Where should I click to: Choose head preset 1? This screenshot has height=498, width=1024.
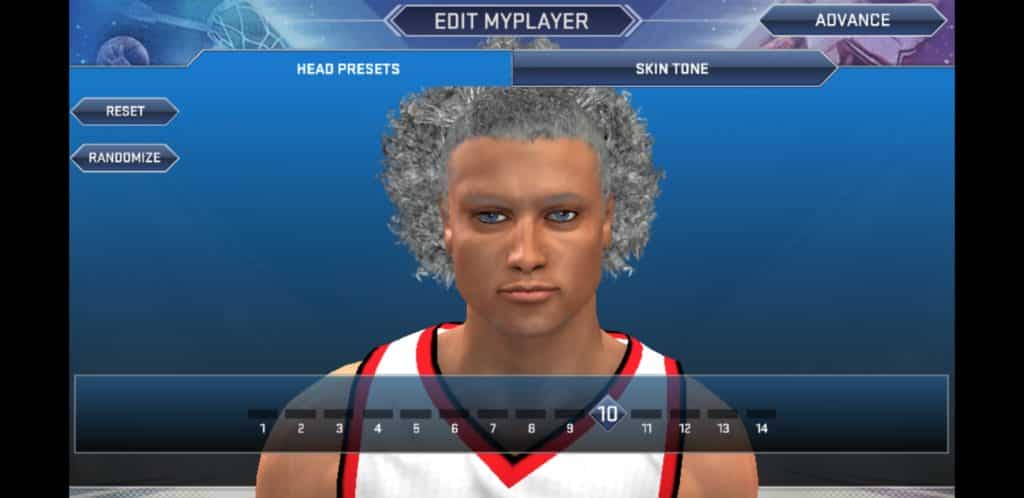pos(263,420)
